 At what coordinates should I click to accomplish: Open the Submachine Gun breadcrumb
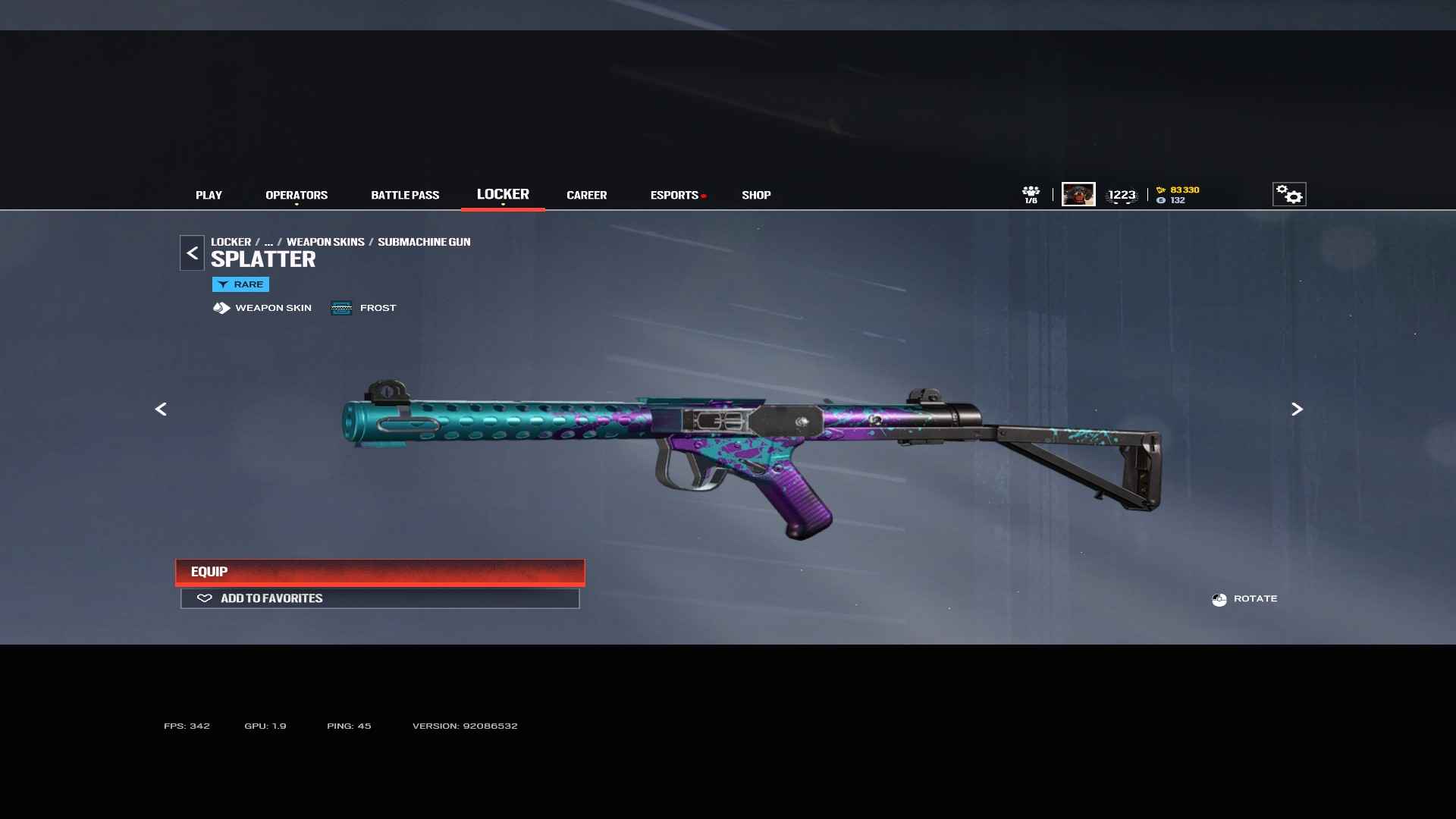(424, 242)
